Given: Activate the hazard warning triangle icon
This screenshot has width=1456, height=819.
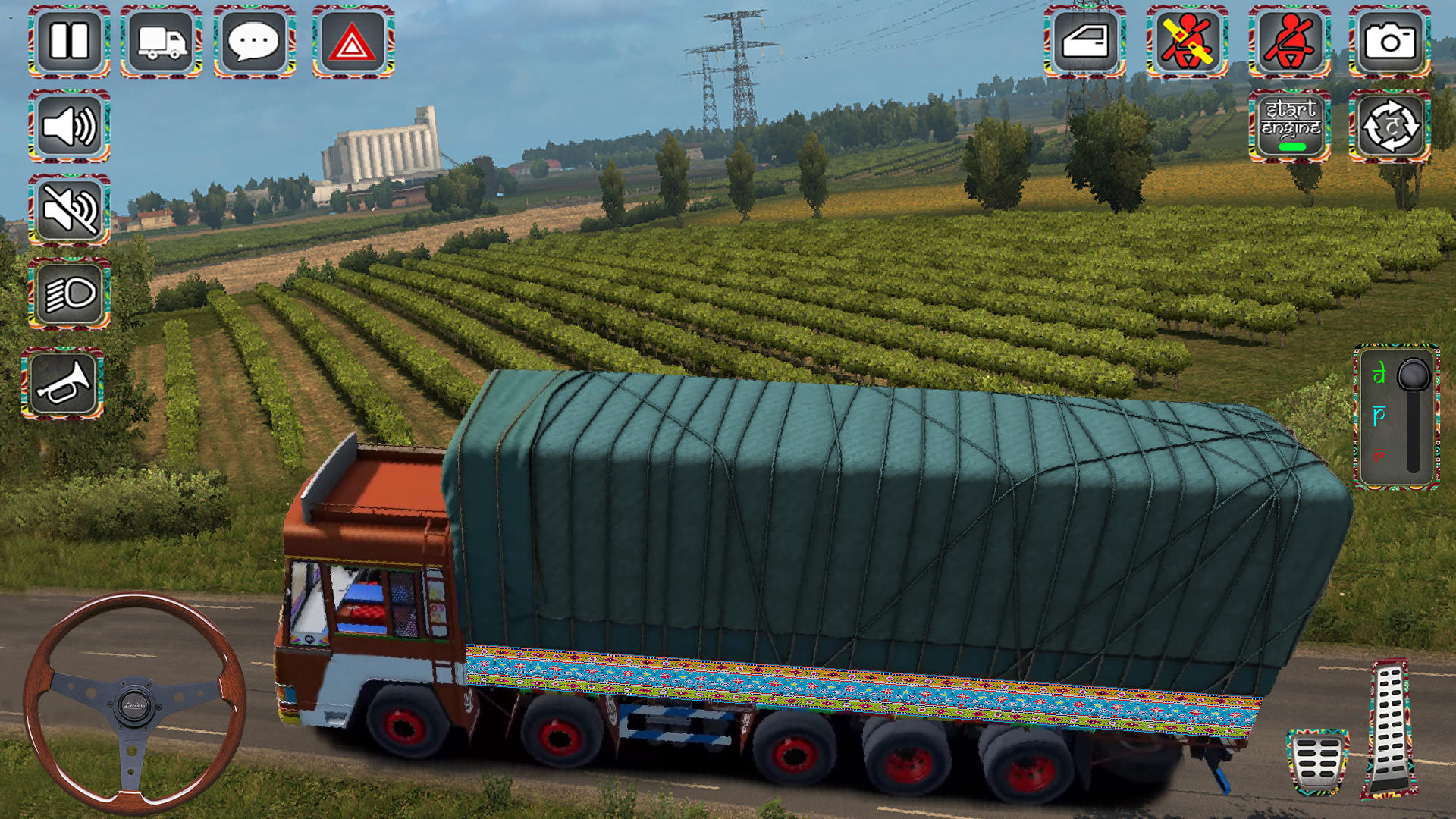Looking at the screenshot, I should tap(348, 43).
